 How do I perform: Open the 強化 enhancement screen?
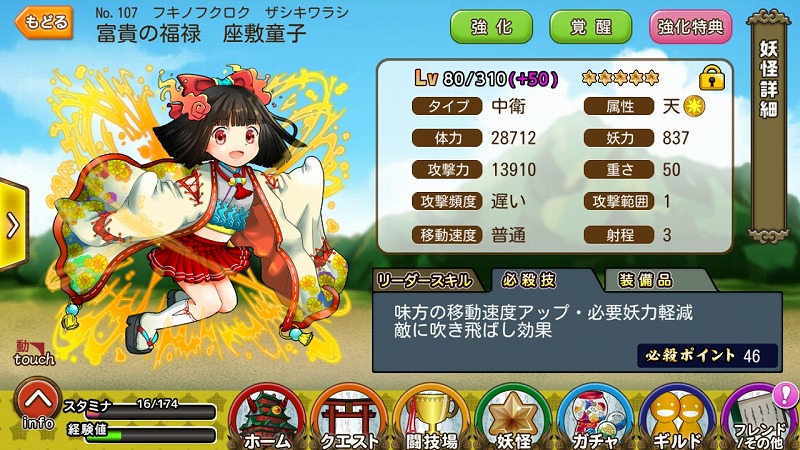(491, 27)
